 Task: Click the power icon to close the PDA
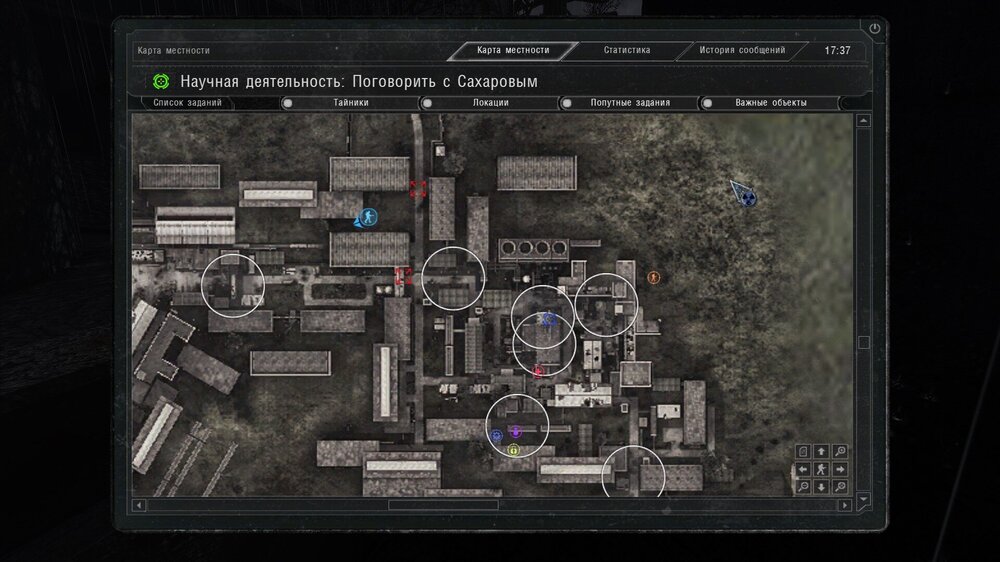(875, 29)
